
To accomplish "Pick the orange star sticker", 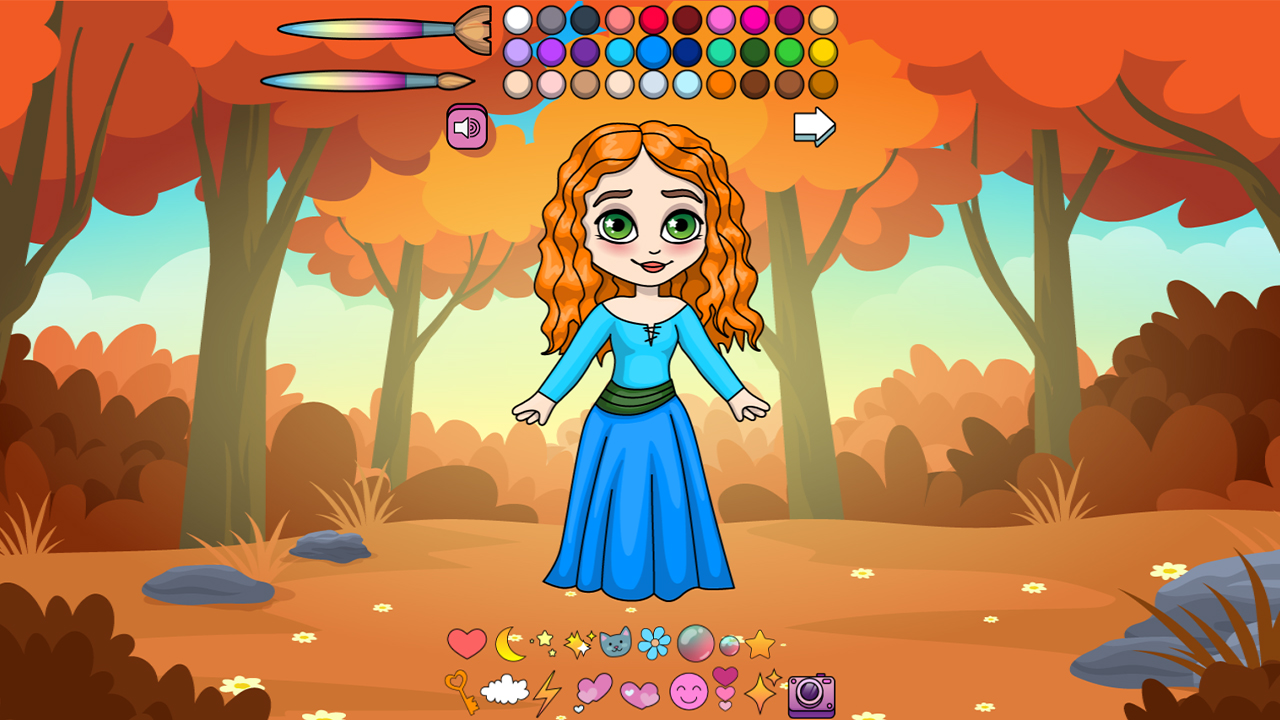I will coord(759,642).
